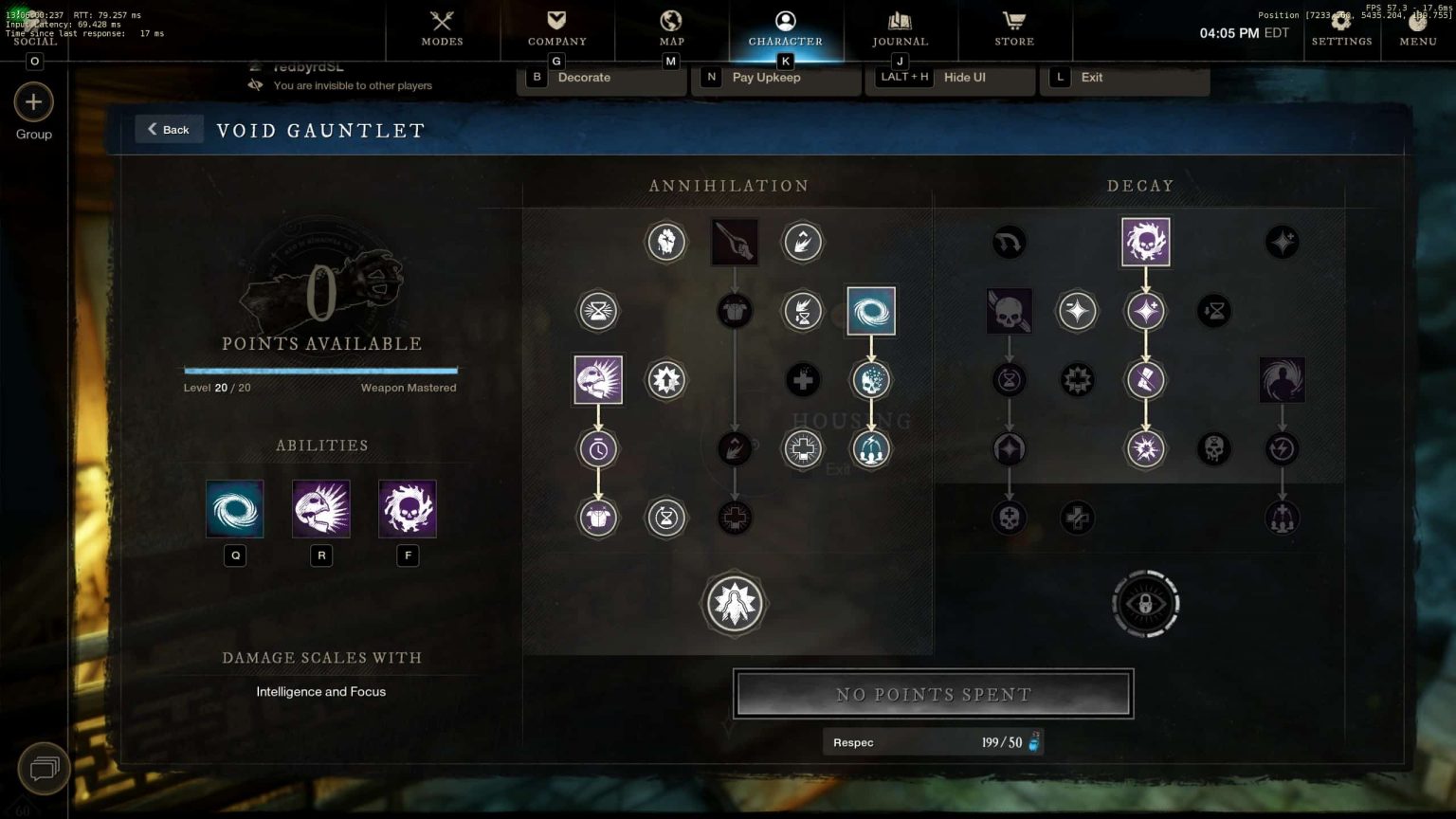Click the R slot purple blade ability
1456x819 pixels.
pos(321,509)
